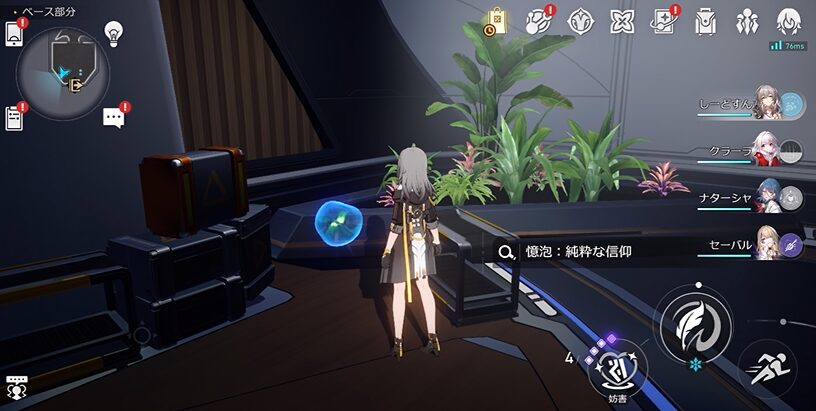Viewport: 816px width, 411px height.
Task: Open the character head profile icon
Action: [789, 21]
